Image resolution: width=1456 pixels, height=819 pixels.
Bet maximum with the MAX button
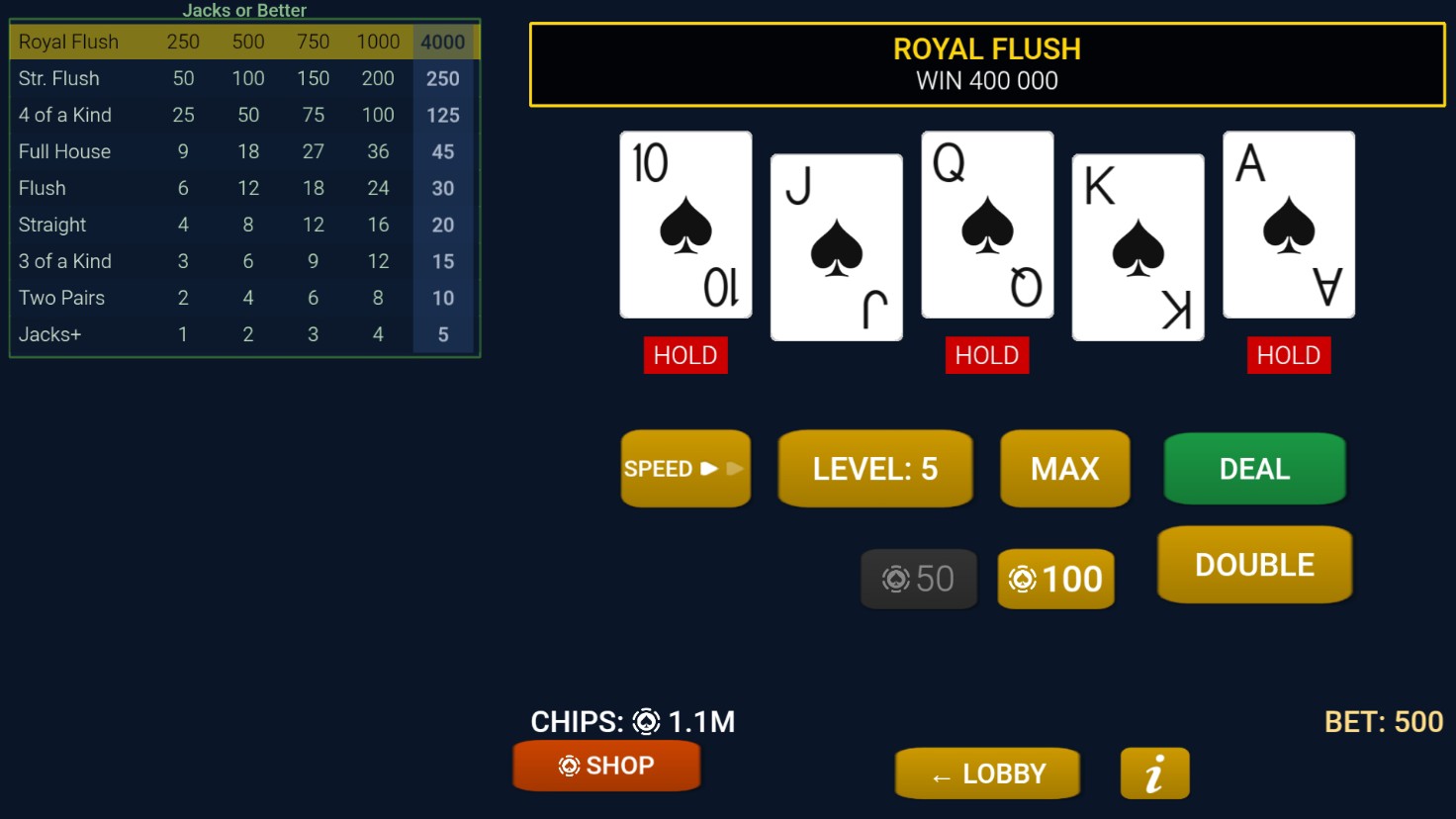click(x=1064, y=468)
